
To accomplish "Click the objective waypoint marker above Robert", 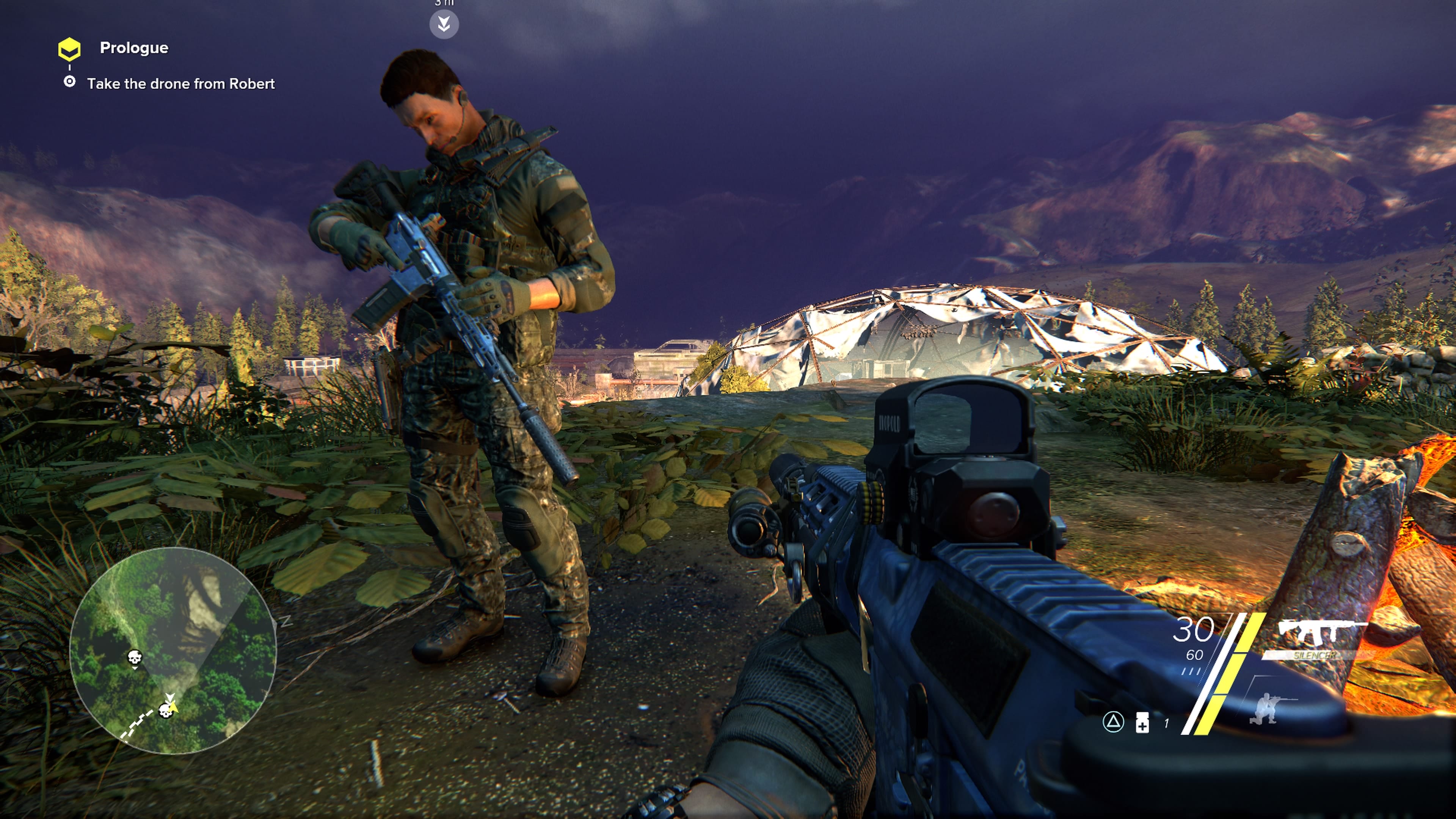I will 444,24.
